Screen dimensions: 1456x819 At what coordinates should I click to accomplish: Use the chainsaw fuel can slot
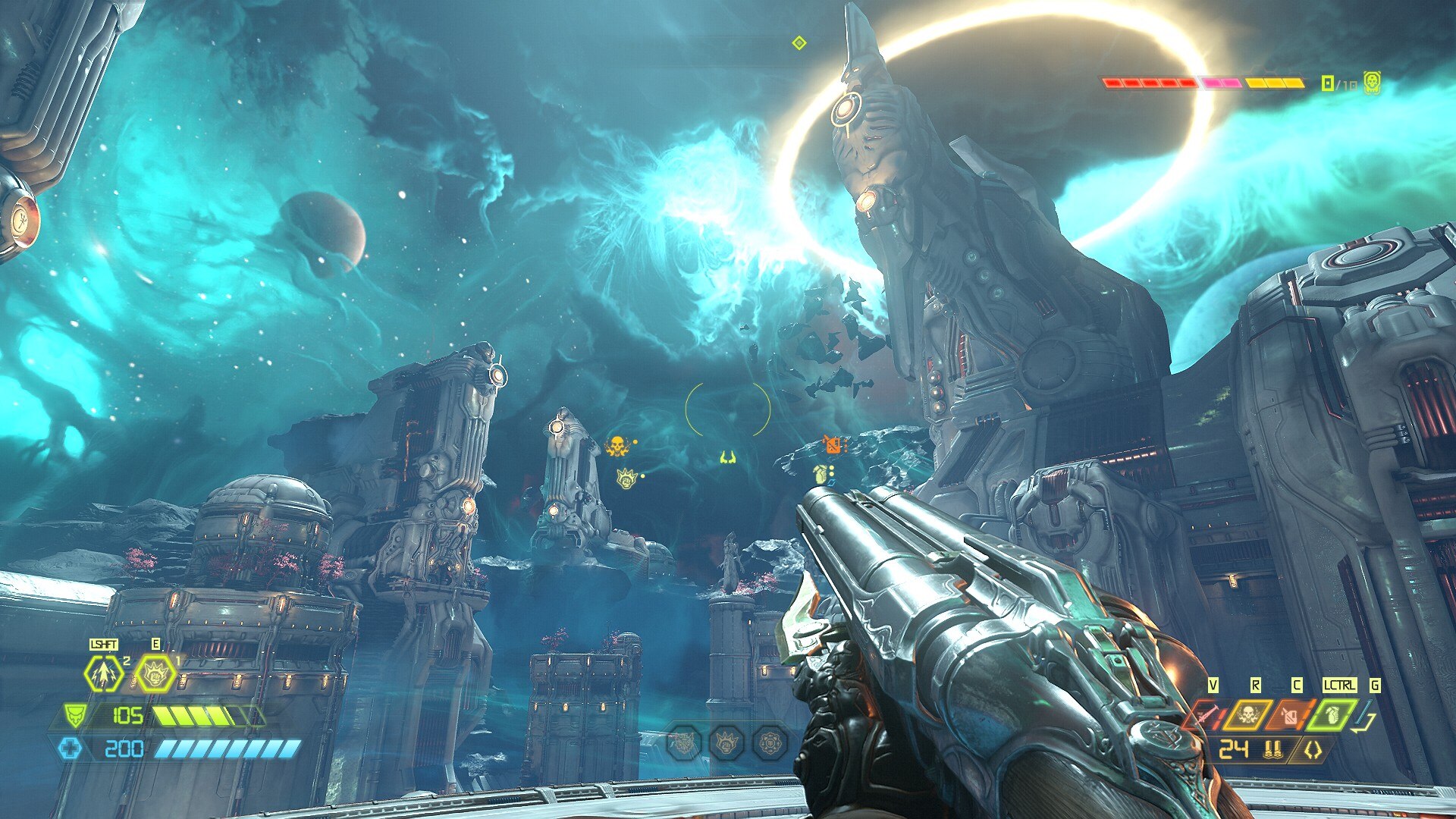click(x=1290, y=714)
